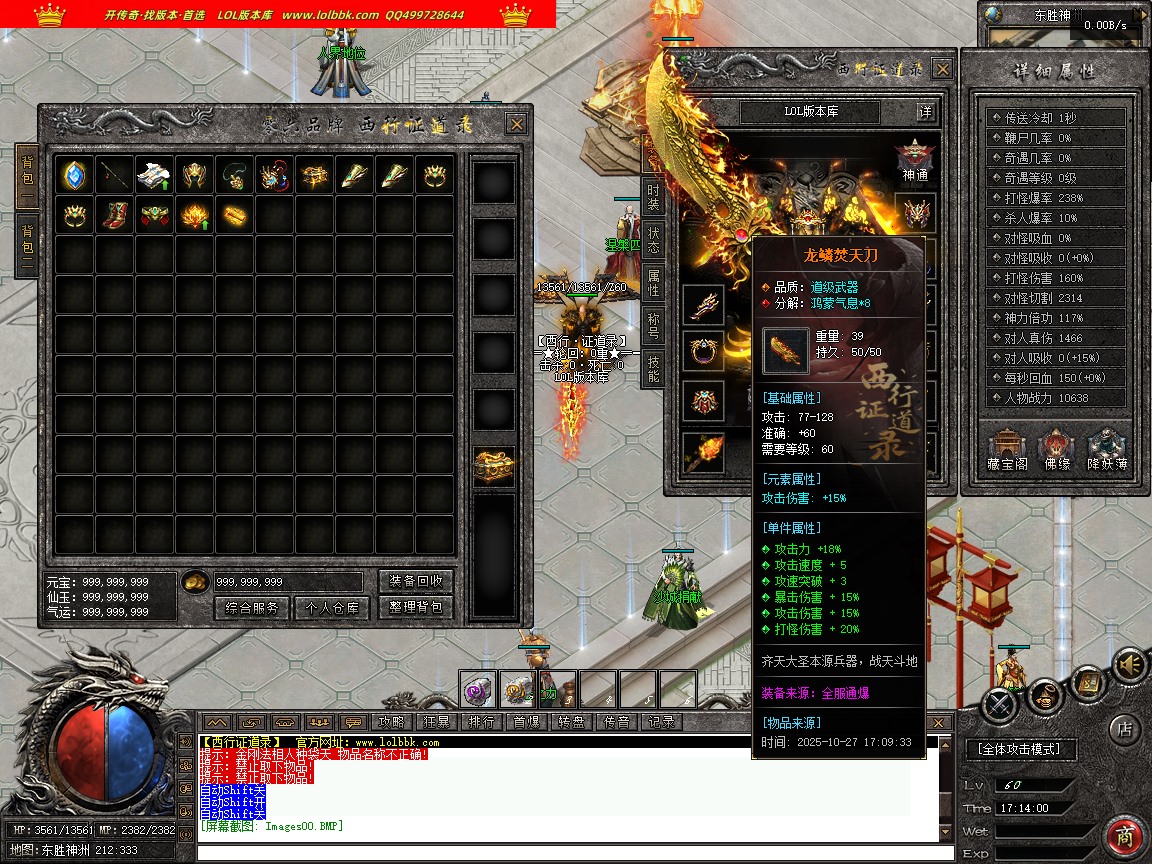Open 综合服务 general services

click(x=251, y=608)
